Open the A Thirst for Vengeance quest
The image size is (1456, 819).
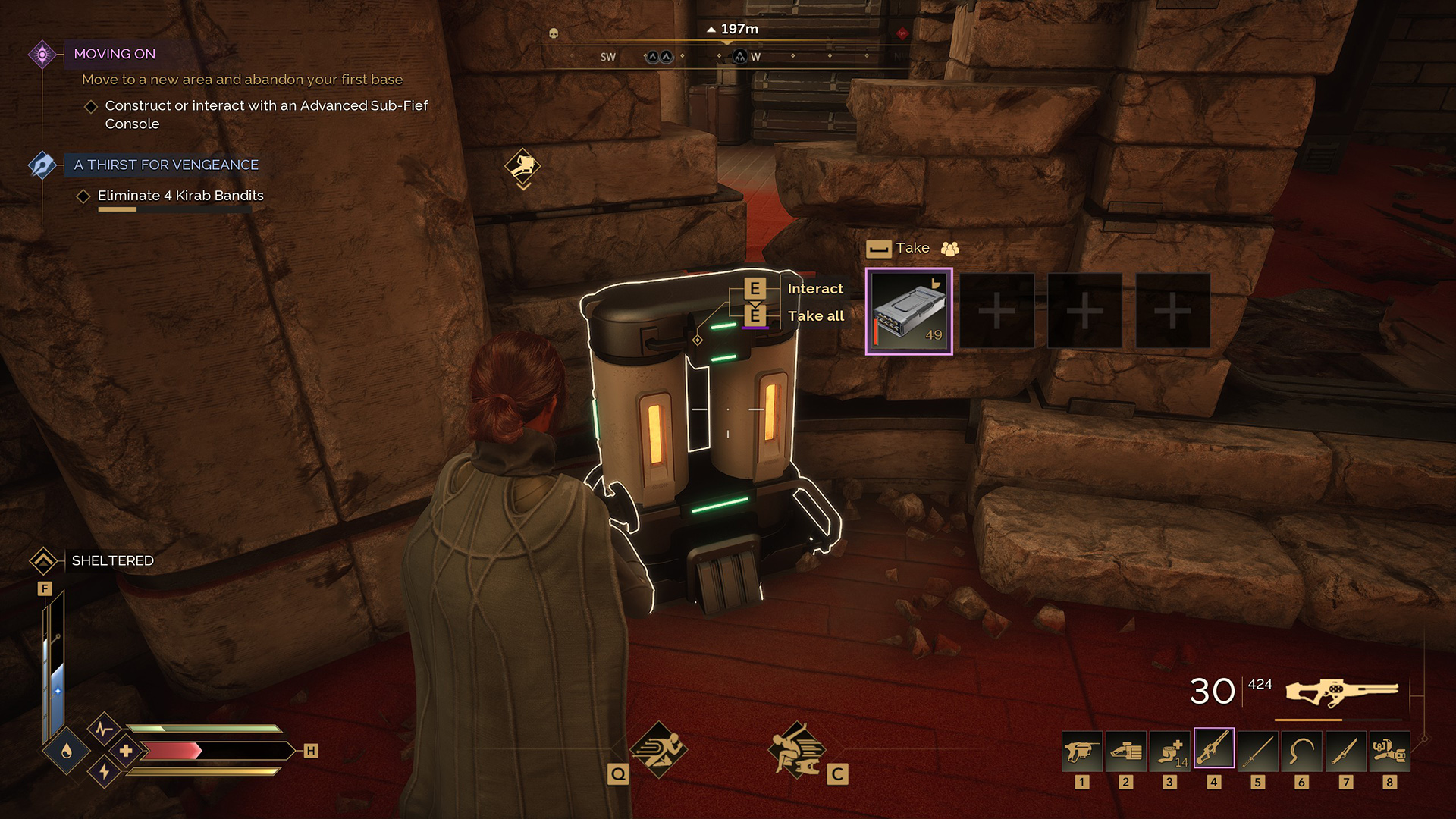coord(166,165)
